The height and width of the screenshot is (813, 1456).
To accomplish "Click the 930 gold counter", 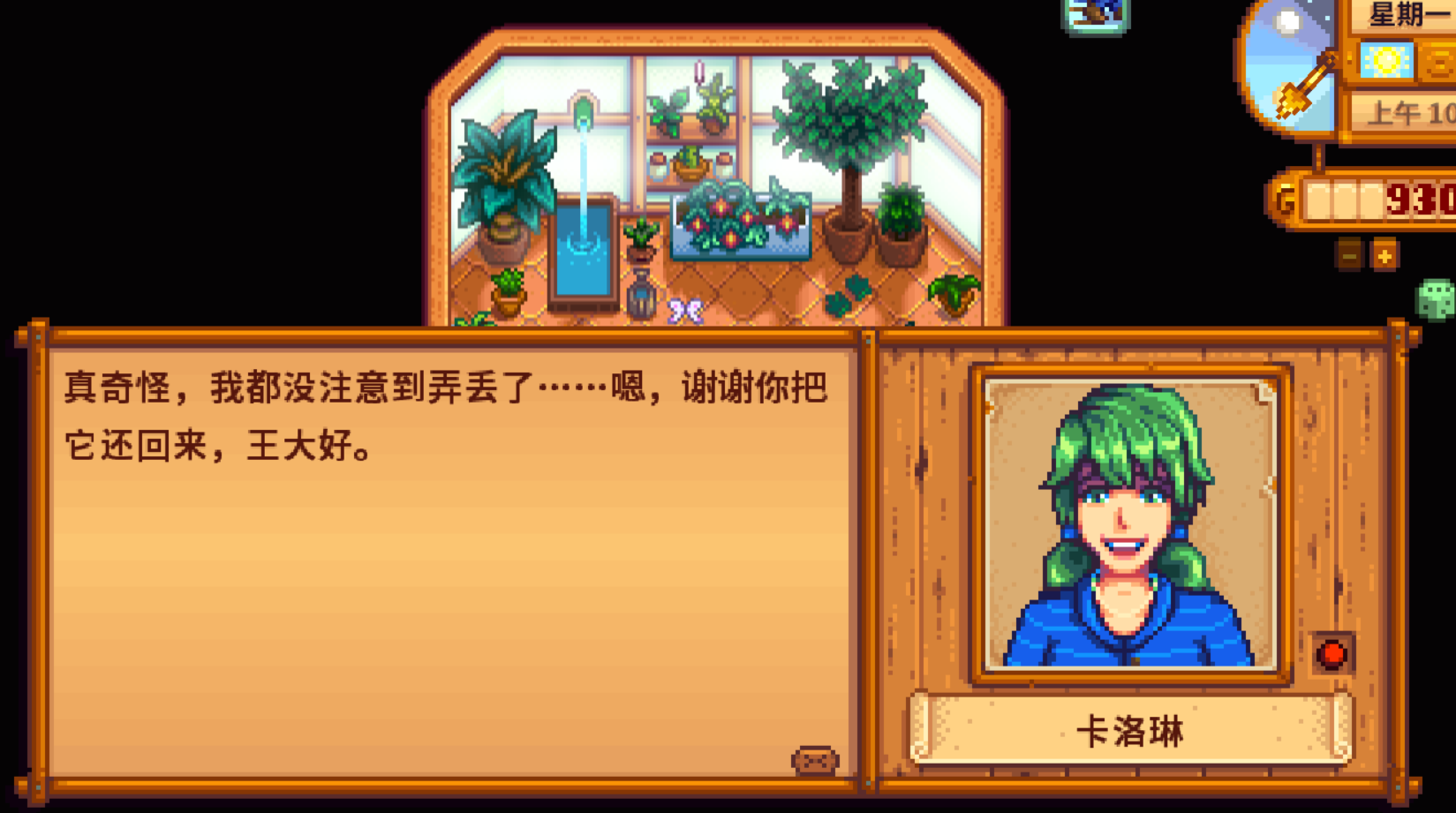I will [1423, 198].
